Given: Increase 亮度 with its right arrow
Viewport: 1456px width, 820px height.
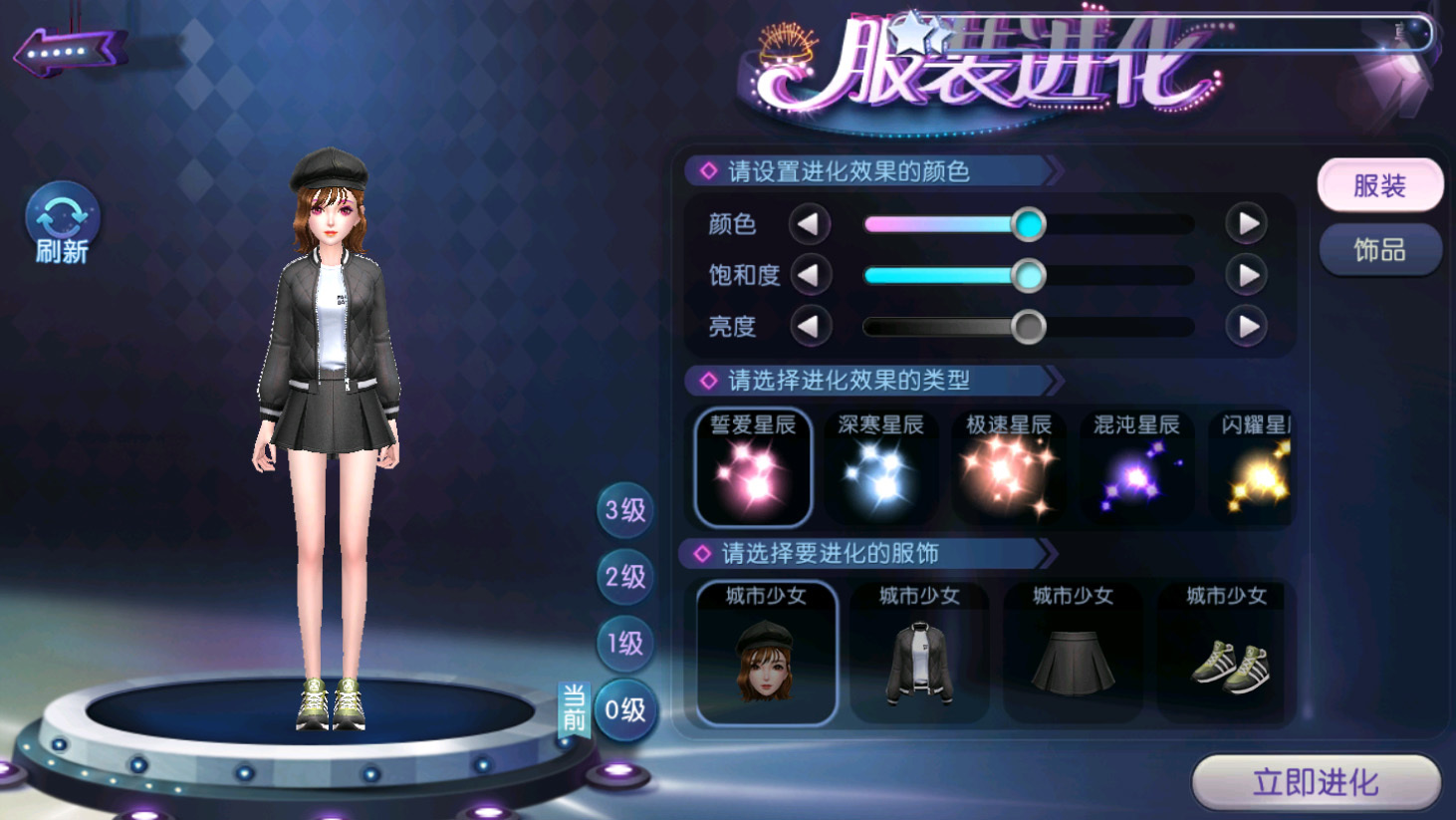Looking at the screenshot, I should coord(1246,326).
